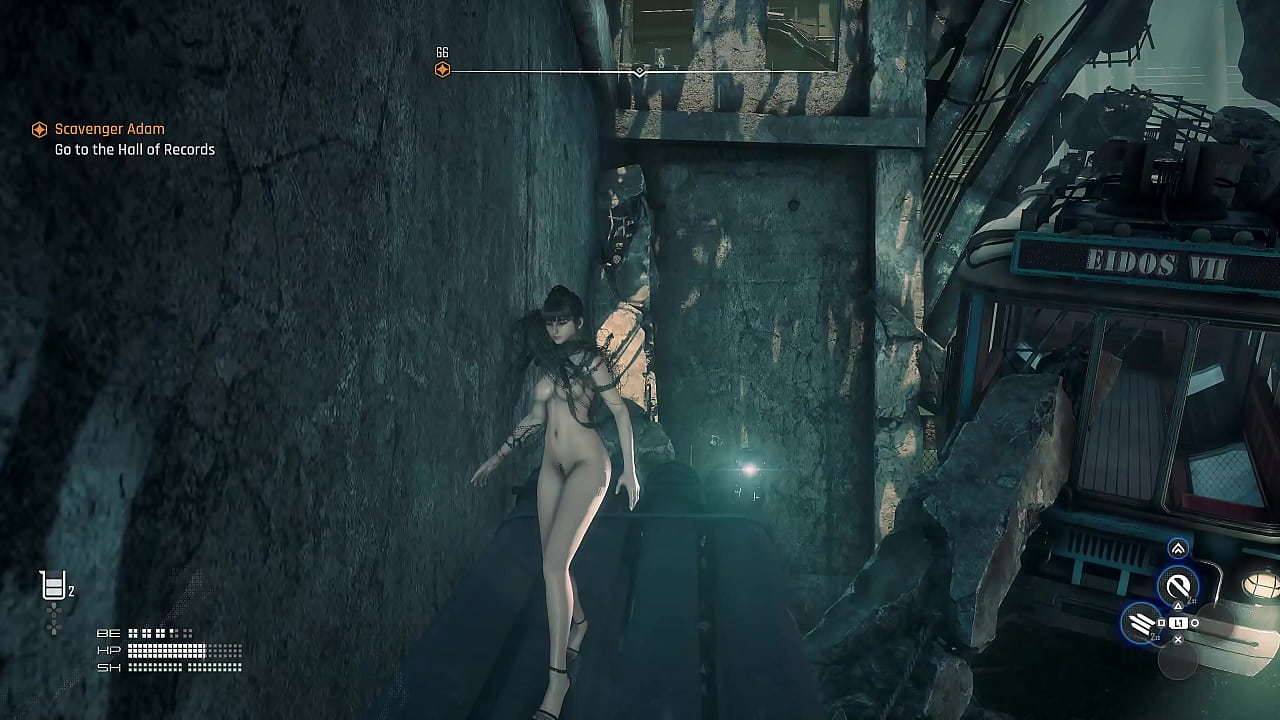Select the Scavenger Adam quest title

coord(108,129)
